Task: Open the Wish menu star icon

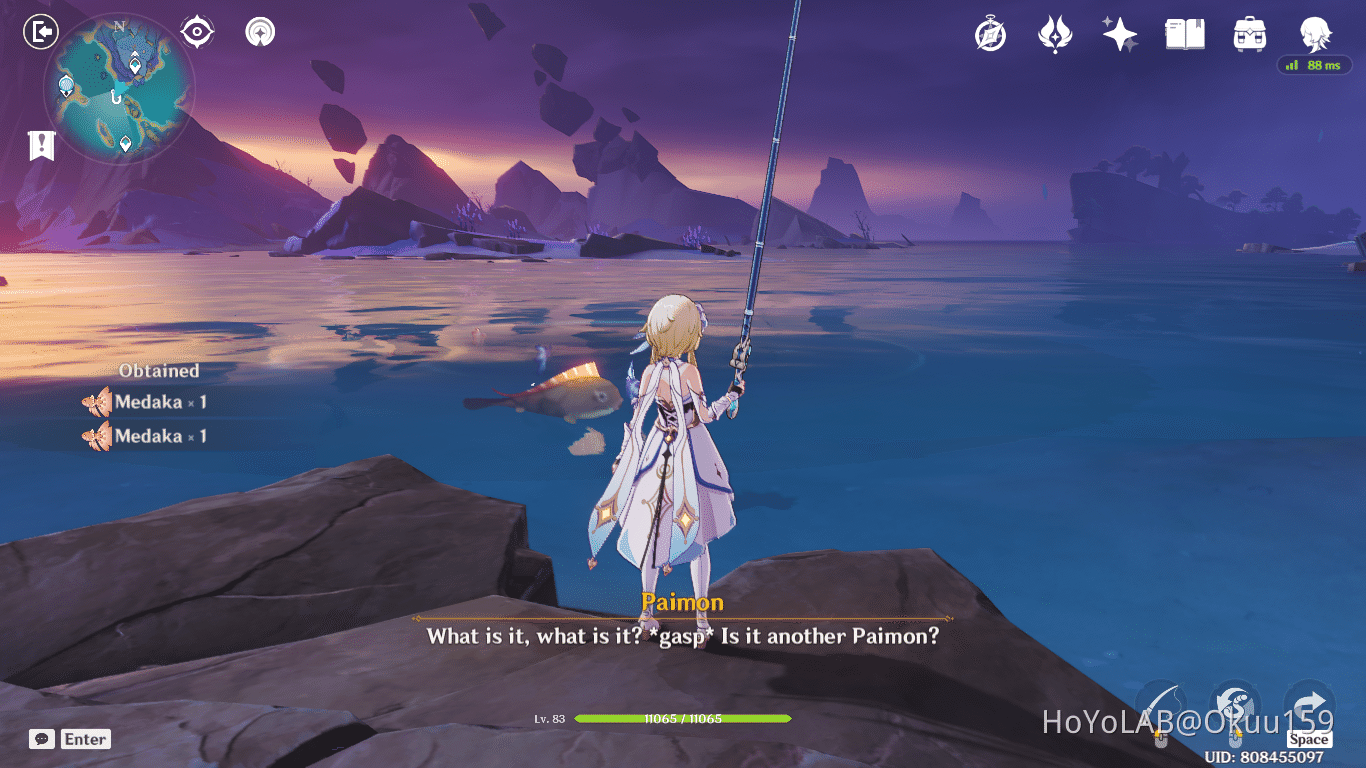Action: tap(1119, 35)
